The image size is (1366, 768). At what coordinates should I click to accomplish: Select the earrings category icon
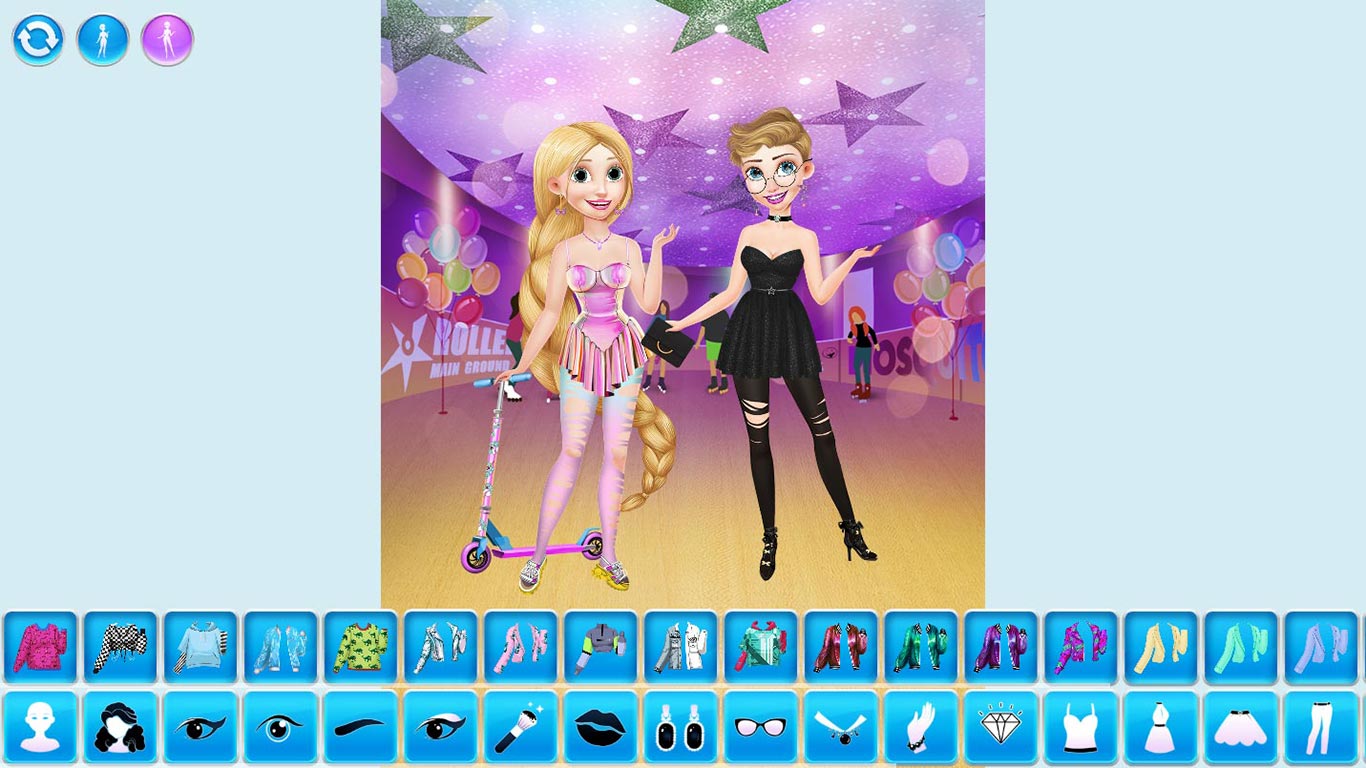coord(679,728)
